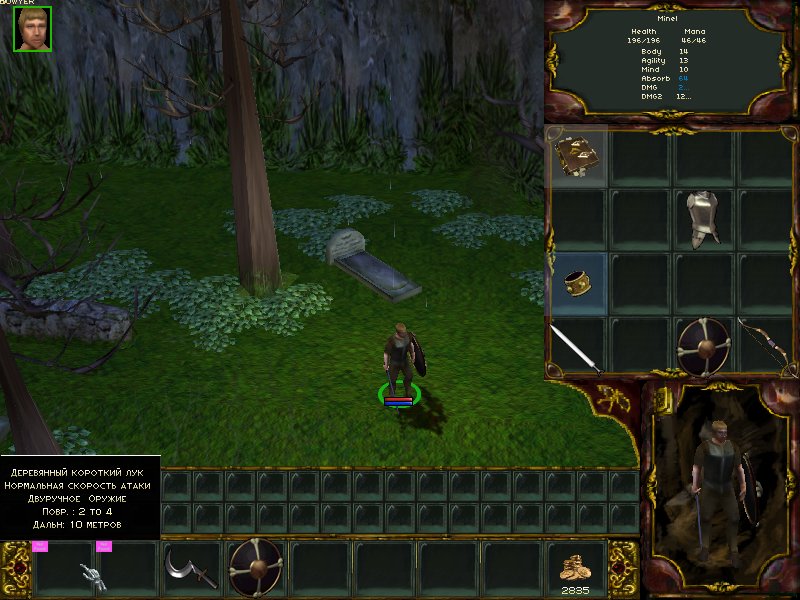Select the sickle in the bottom bar

click(190, 570)
